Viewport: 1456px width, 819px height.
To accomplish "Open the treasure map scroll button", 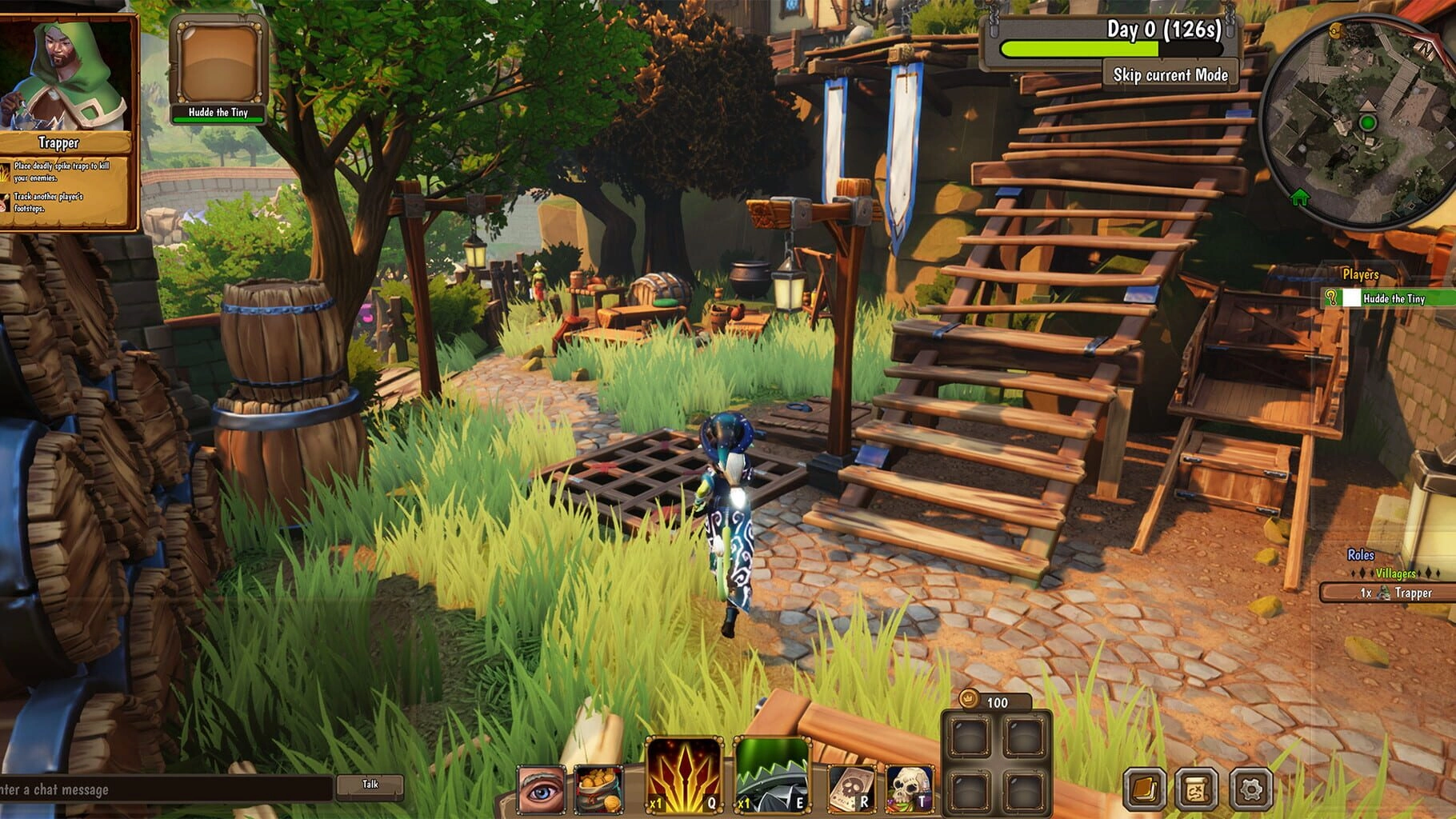I will (x=1197, y=789).
